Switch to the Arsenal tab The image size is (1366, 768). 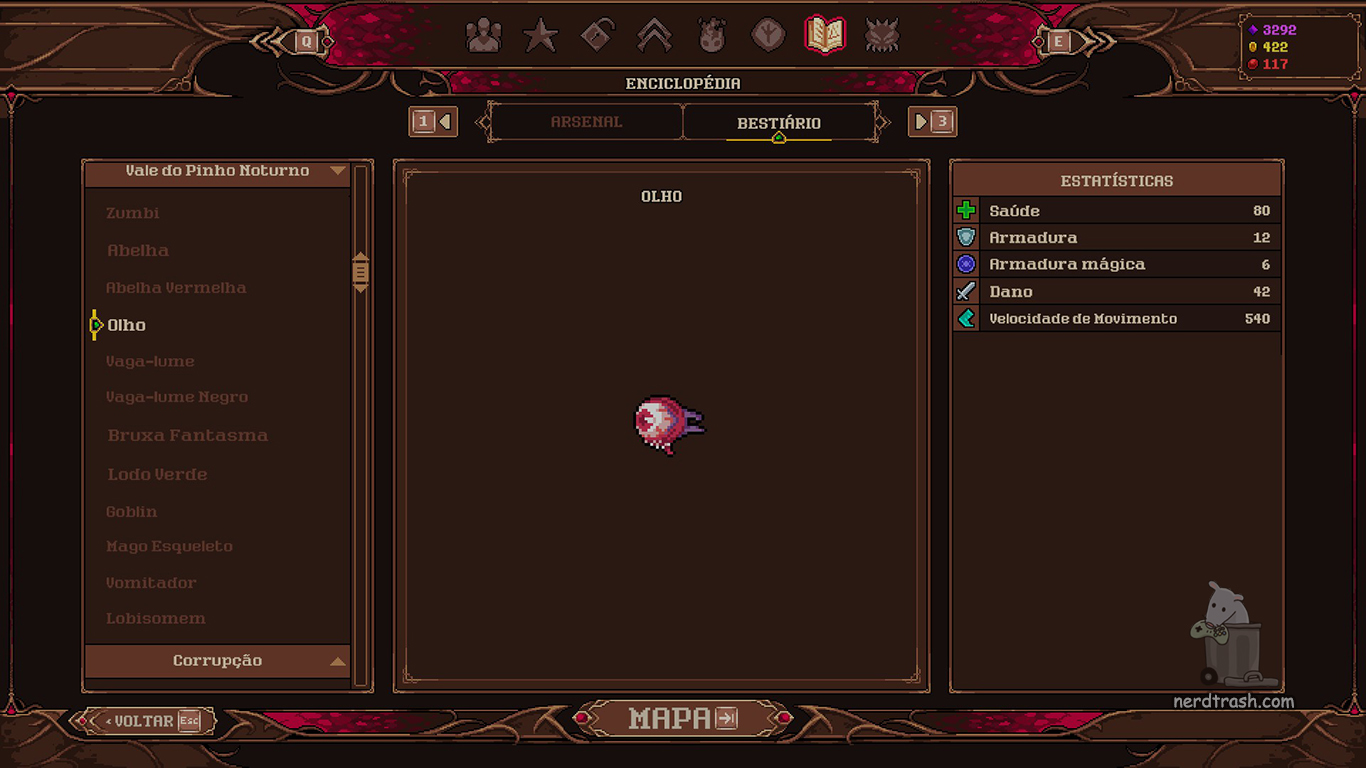point(586,122)
